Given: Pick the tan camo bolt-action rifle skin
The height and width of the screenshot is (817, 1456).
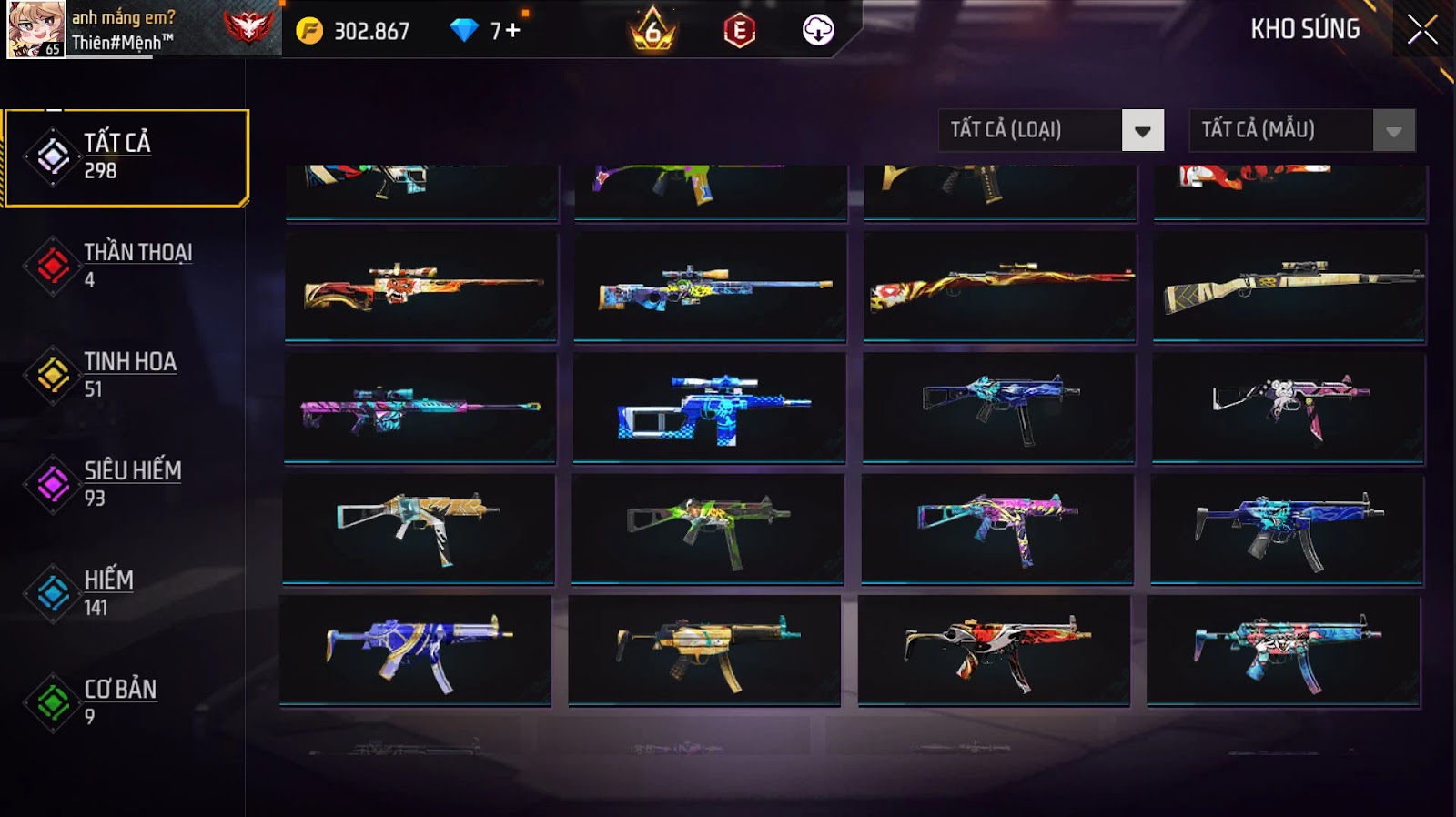Looking at the screenshot, I should click(x=1289, y=287).
